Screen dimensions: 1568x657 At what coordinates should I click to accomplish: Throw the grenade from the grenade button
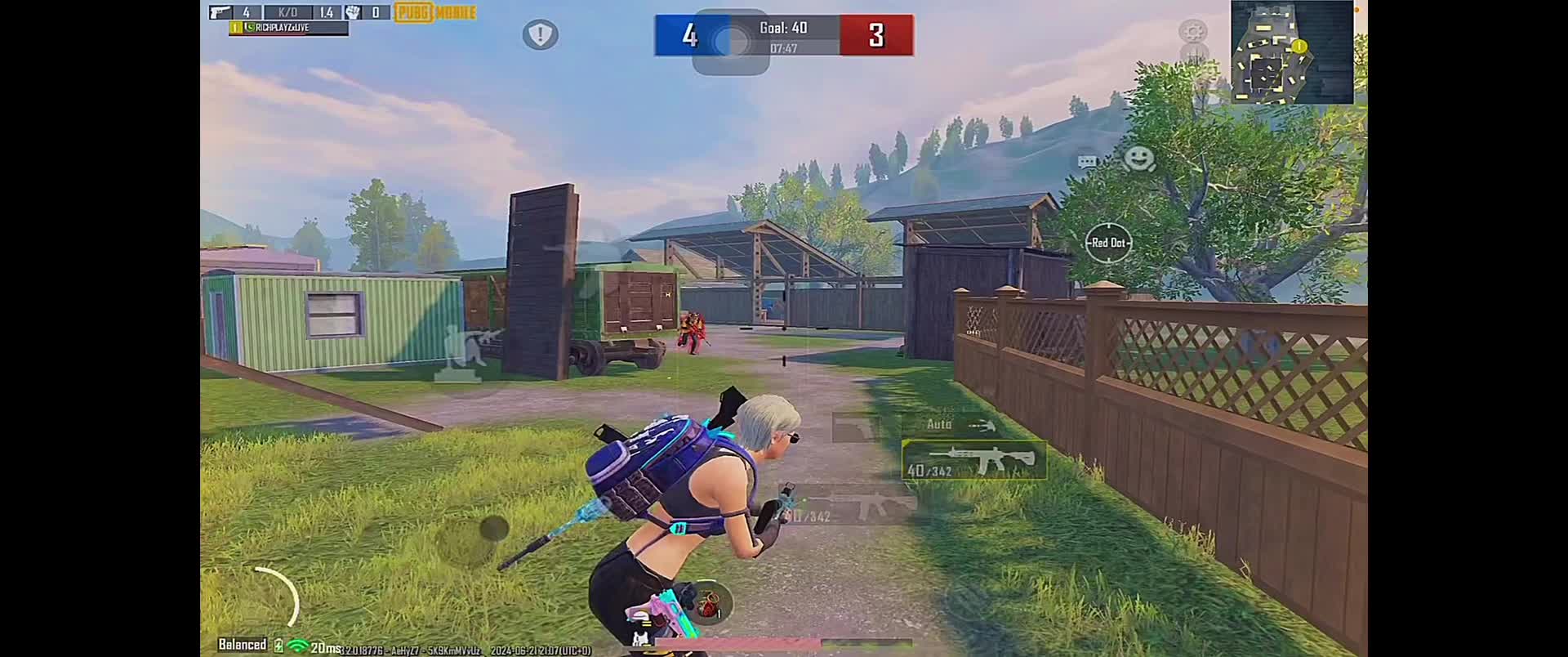(708, 606)
